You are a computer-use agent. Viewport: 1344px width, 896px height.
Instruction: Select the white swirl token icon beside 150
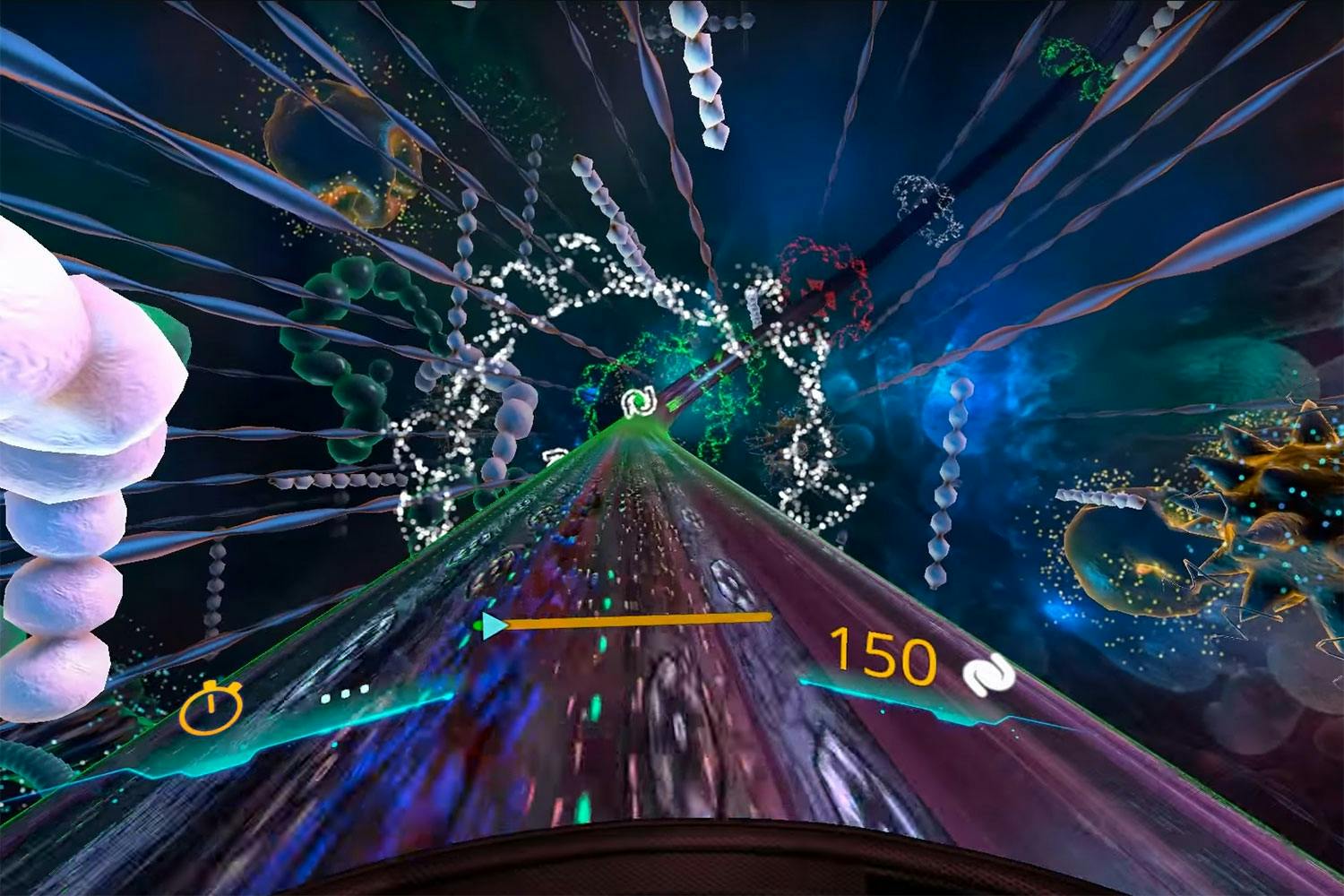[x=988, y=675]
